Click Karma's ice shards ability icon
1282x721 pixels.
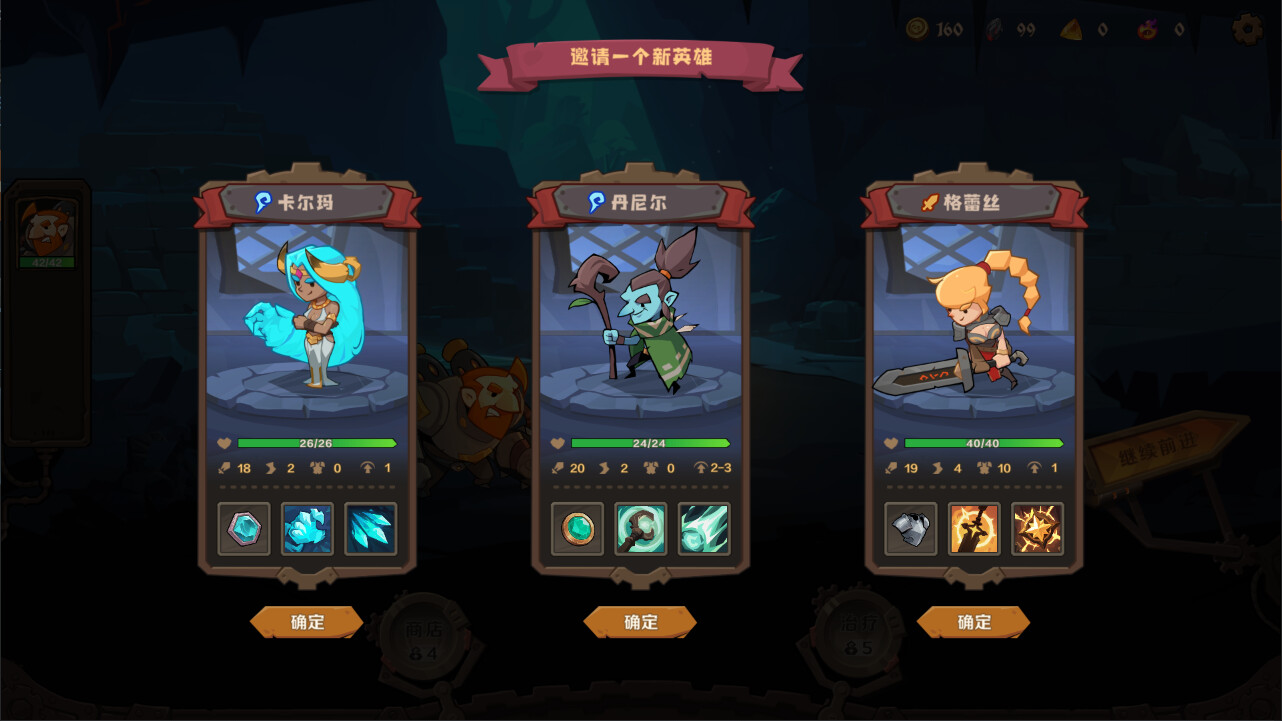[371, 528]
